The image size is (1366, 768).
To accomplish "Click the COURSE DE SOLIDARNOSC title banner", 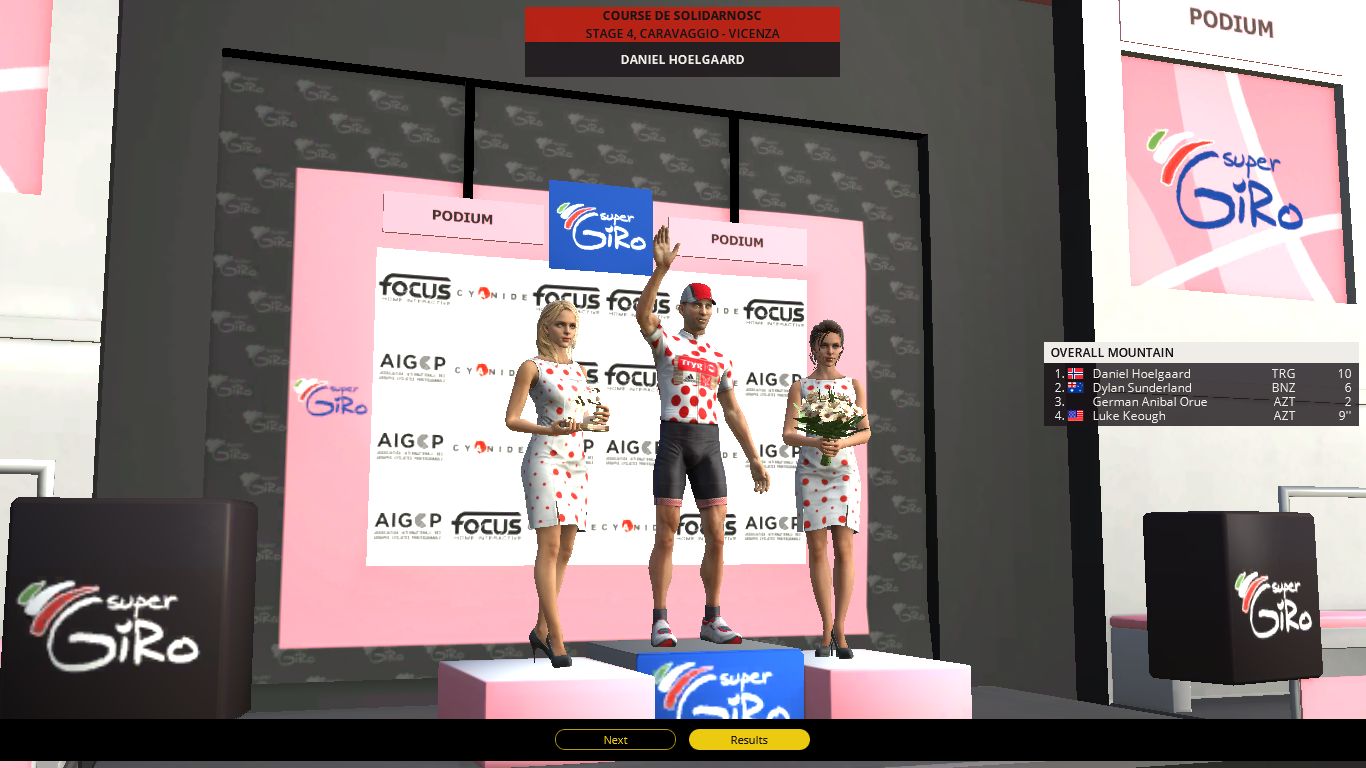I will click(681, 16).
